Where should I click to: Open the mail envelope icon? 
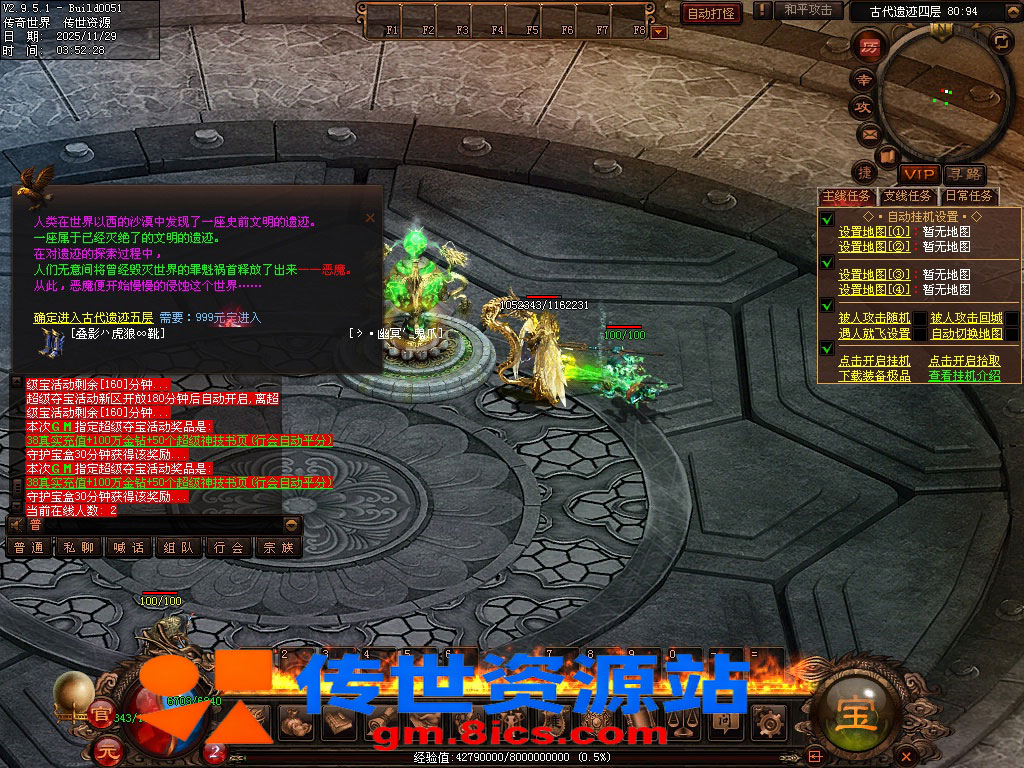(869, 133)
